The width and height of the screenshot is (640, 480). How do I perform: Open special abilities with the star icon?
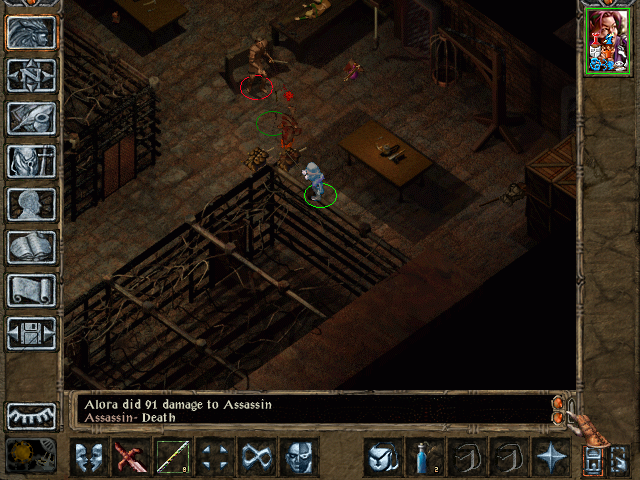click(x=550, y=457)
